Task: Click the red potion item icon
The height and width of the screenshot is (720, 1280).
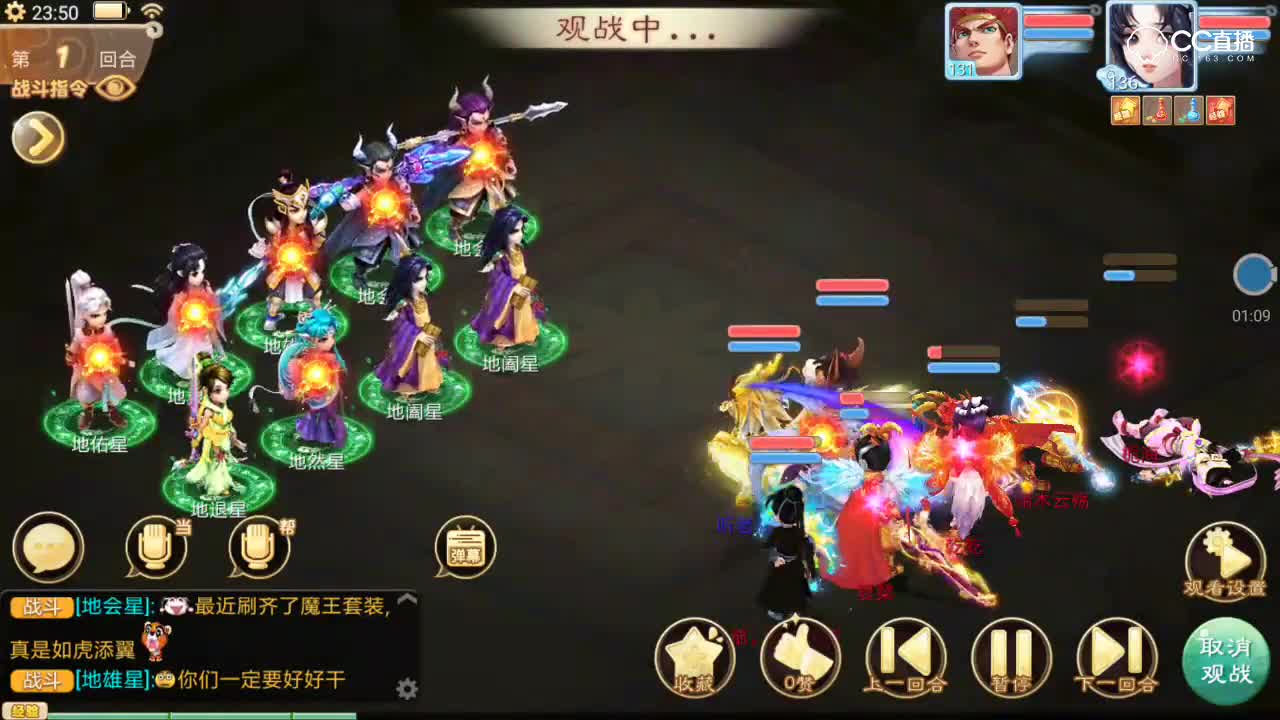Action: (1157, 110)
